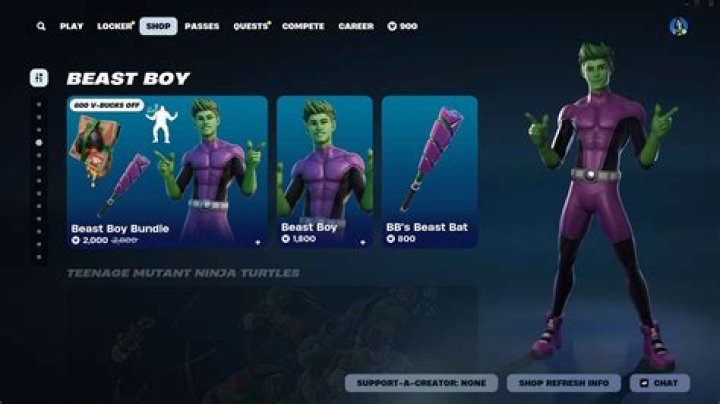The image size is (720, 404).
Task: Show the Career tab
Action: pos(356,26)
